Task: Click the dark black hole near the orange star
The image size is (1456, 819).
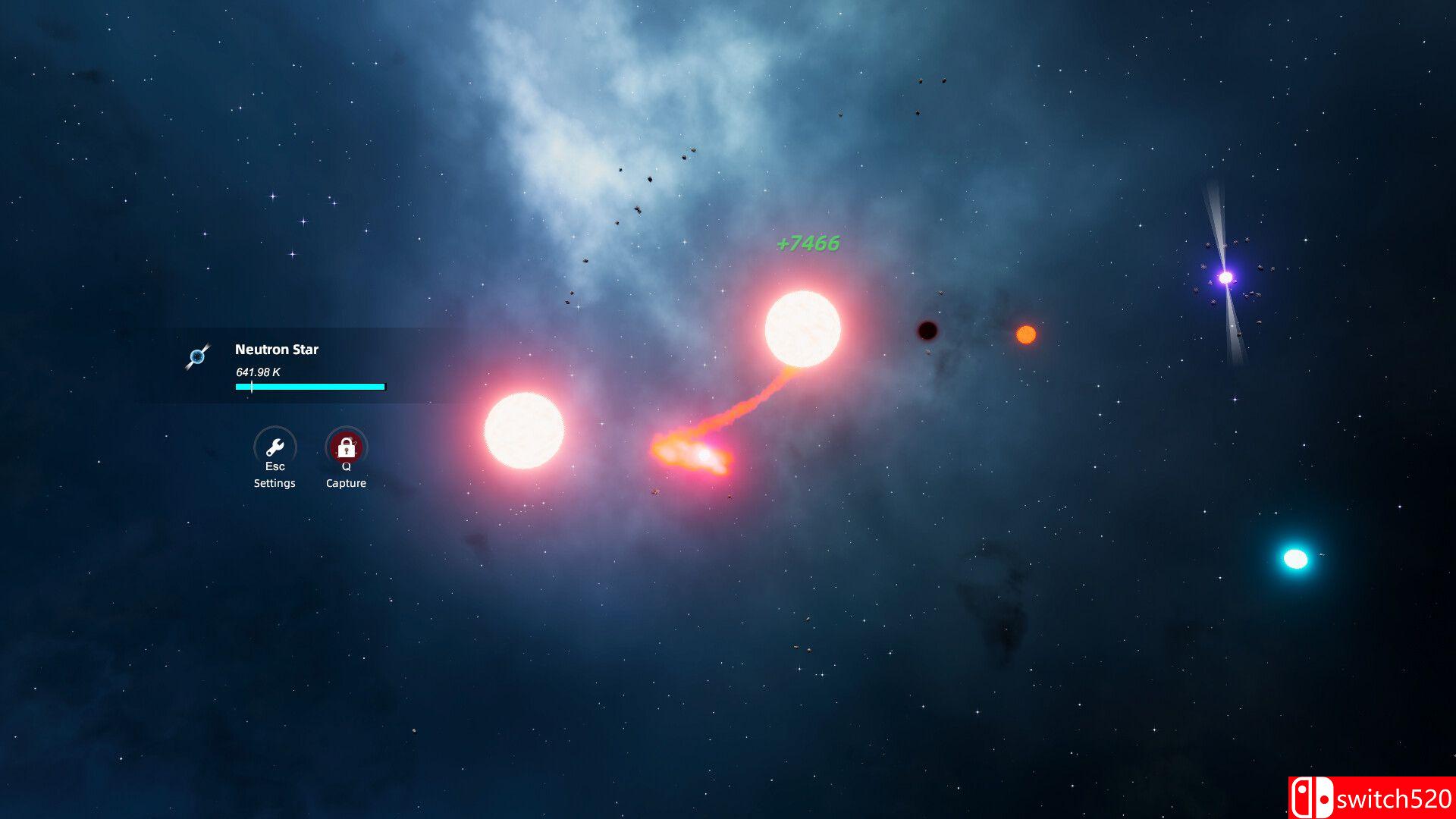Action: click(x=927, y=331)
